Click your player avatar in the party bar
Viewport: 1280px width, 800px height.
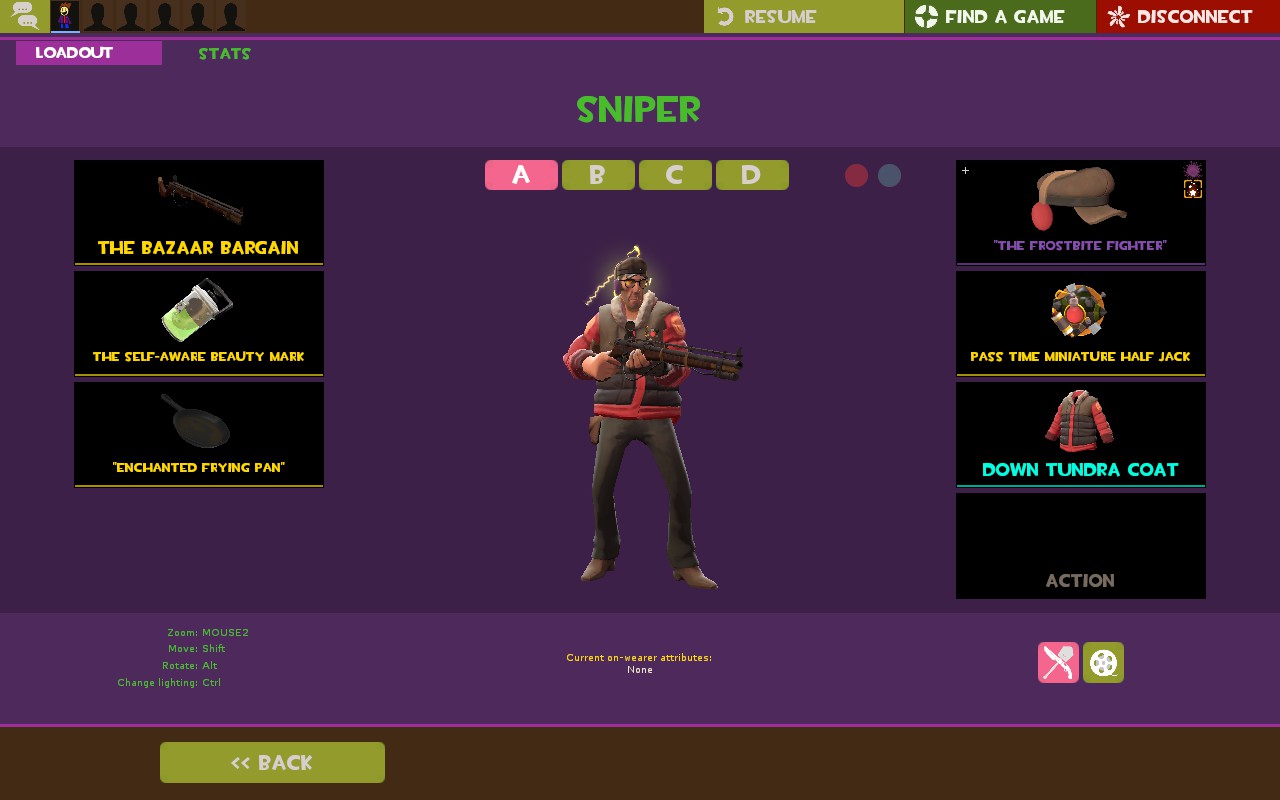(64, 16)
